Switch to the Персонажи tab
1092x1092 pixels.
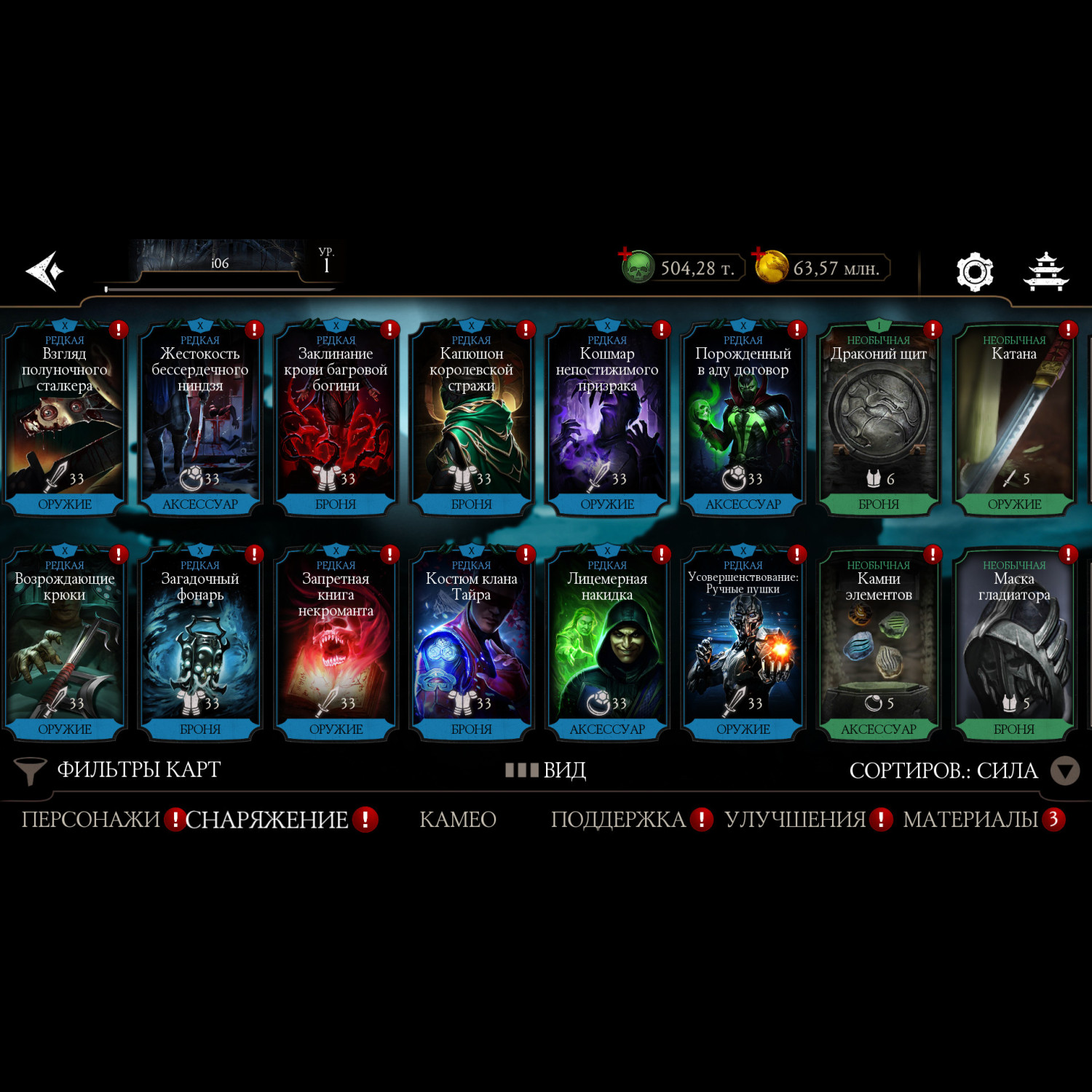(91, 820)
